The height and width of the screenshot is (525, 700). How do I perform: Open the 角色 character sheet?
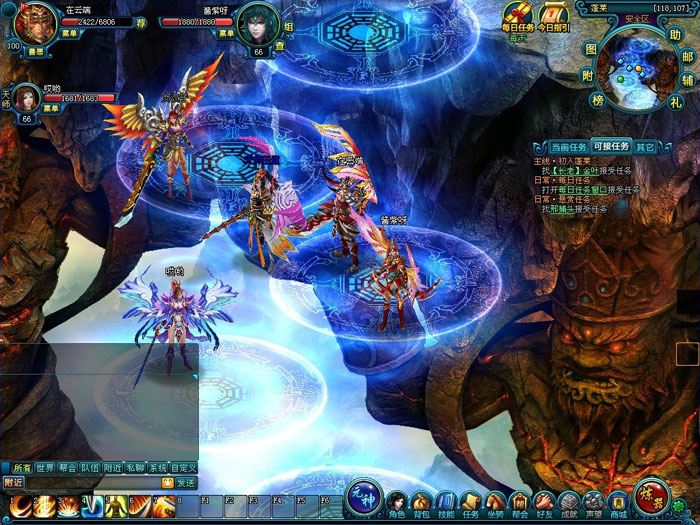[x=397, y=501]
